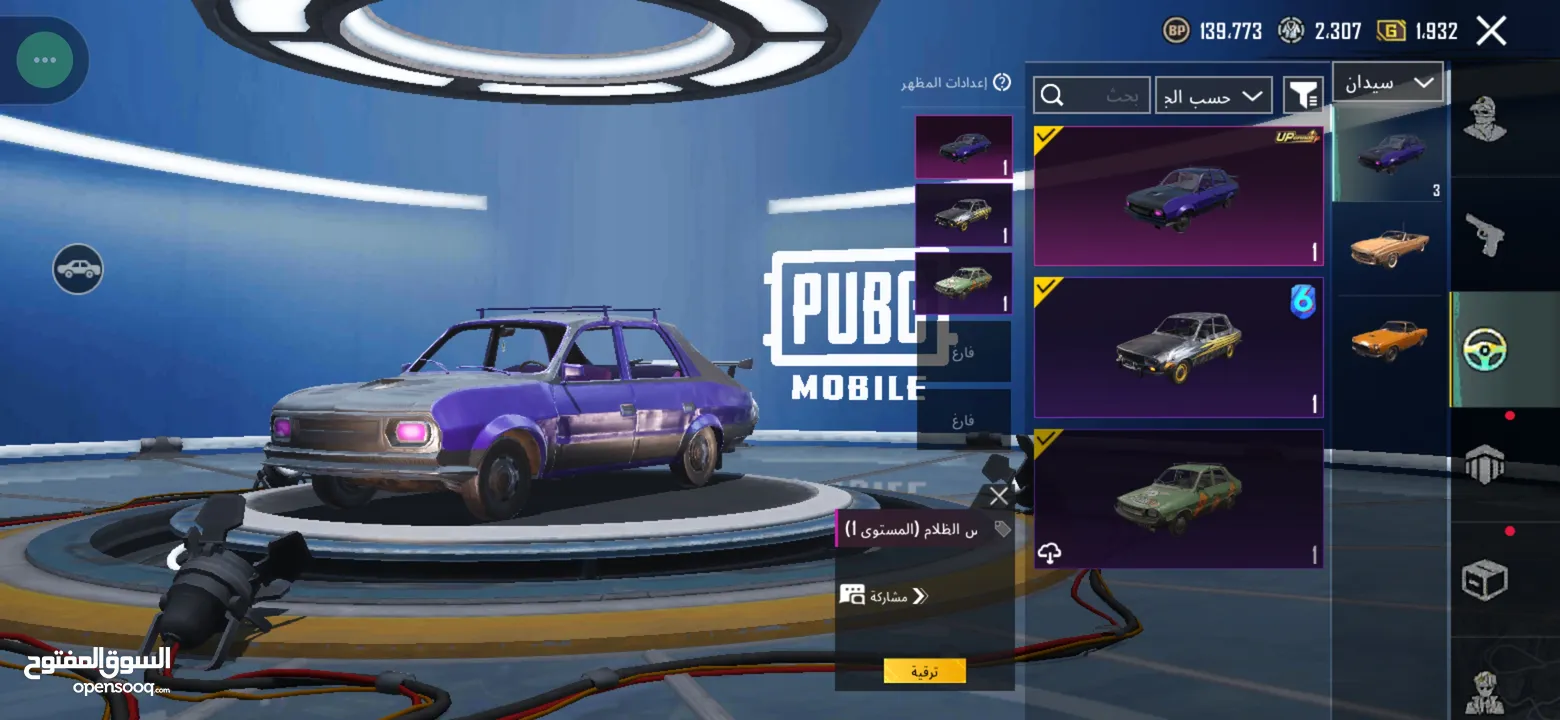Click the round car icon button
The height and width of the screenshot is (720, 1560).
[x=78, y=269]
